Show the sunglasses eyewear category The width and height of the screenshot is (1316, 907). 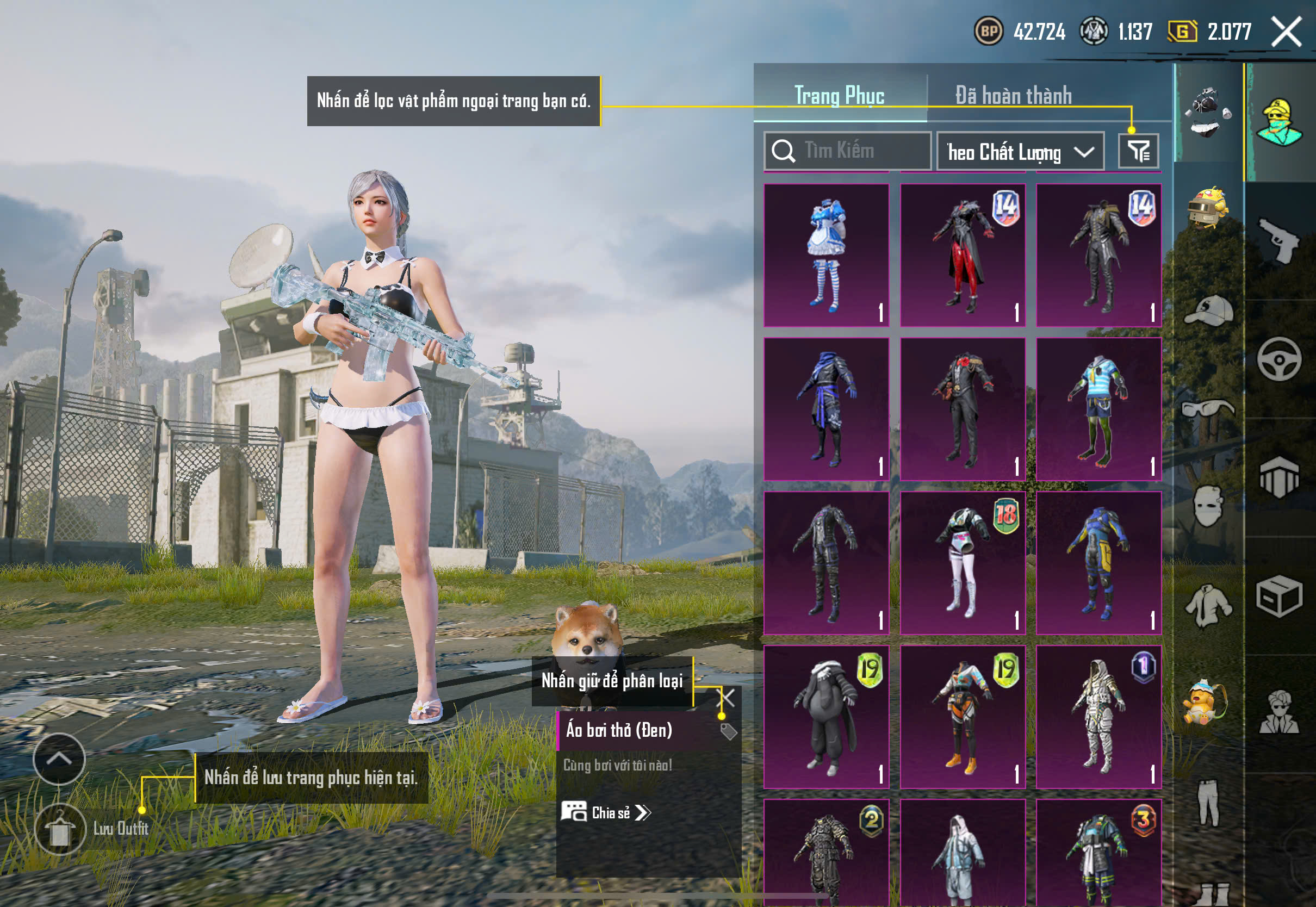pos(1209,408)
